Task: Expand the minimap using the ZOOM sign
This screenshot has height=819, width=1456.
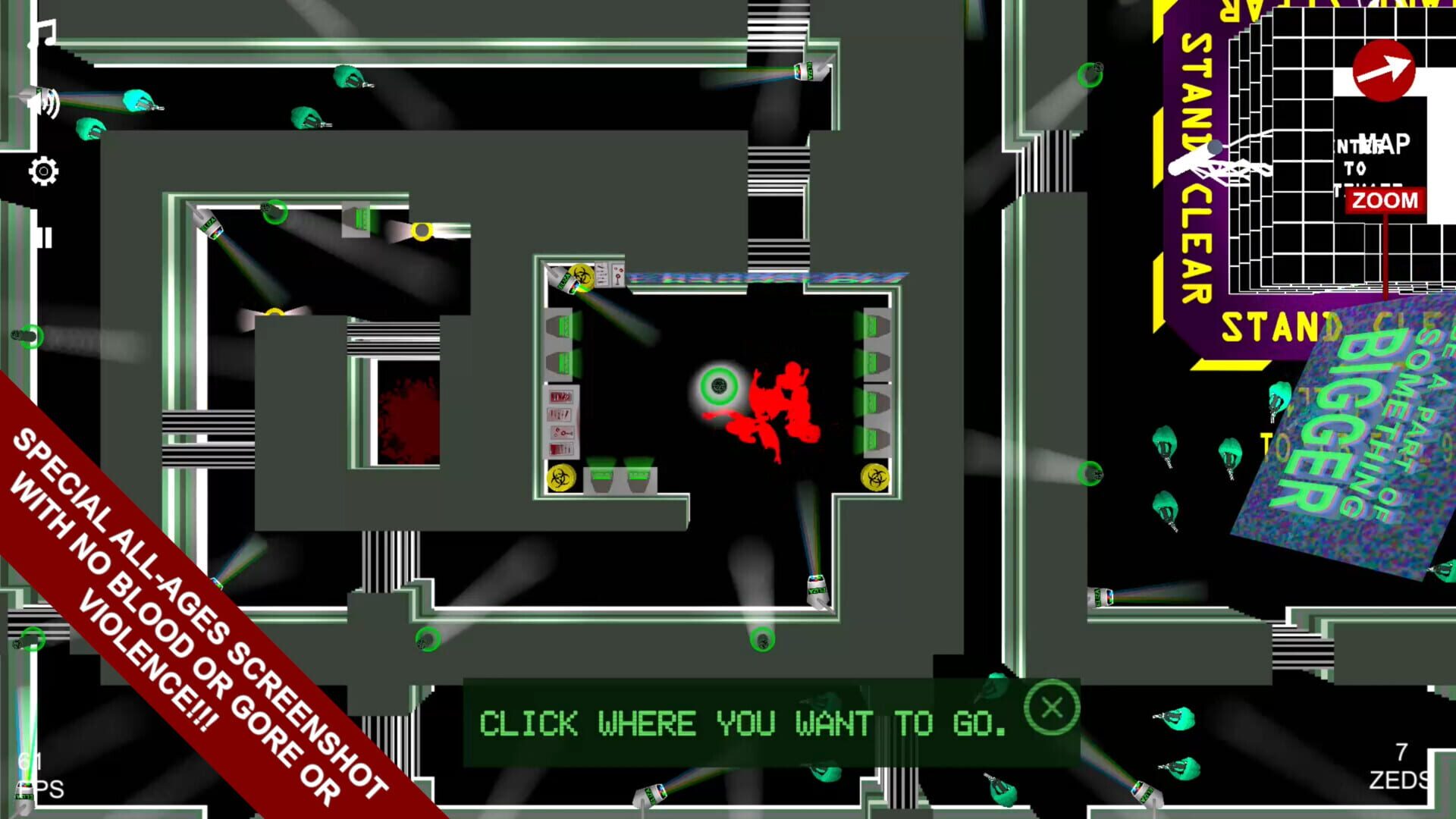Action: click(1386, 201)
